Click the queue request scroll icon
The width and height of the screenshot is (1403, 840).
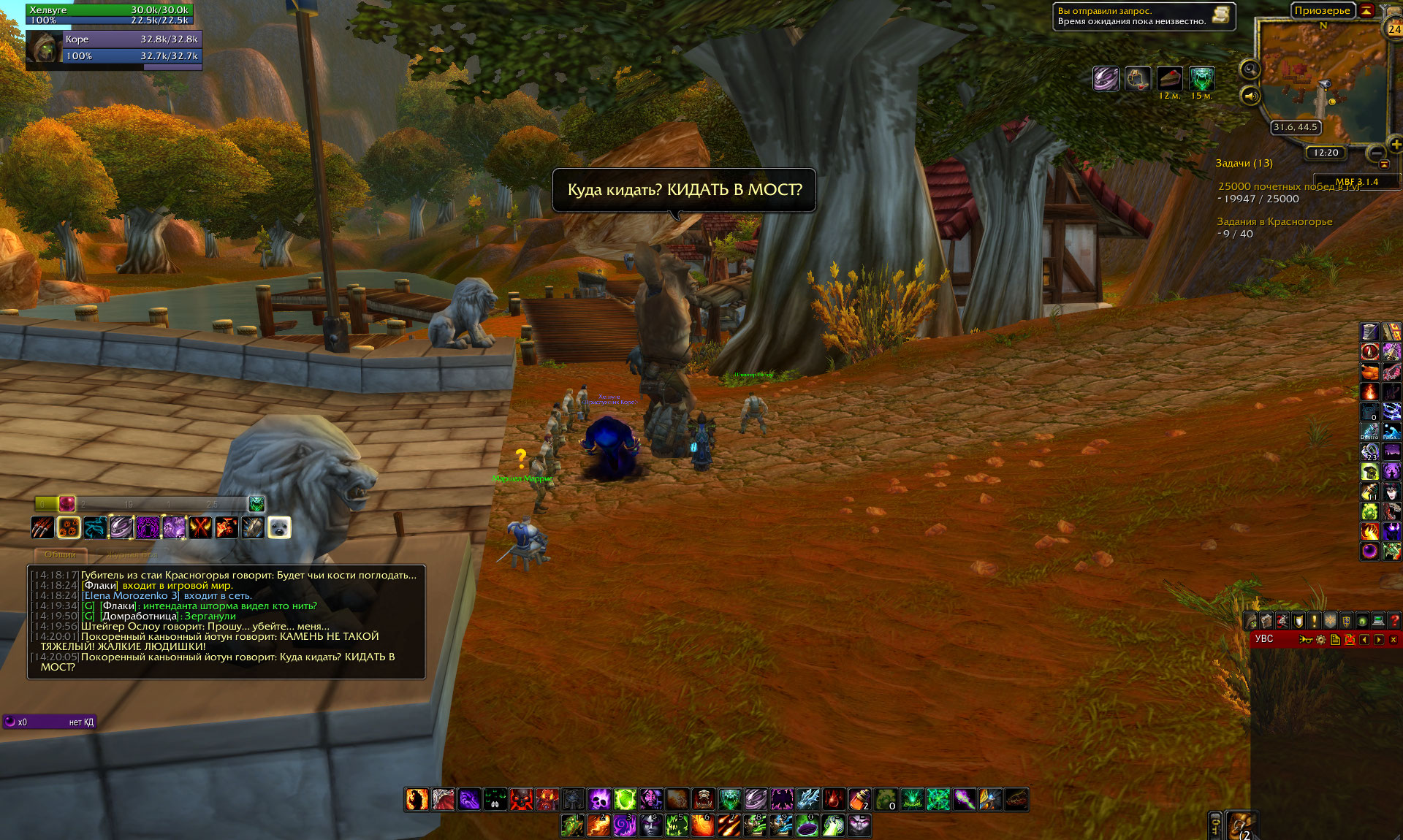(x=1220, y=15)
